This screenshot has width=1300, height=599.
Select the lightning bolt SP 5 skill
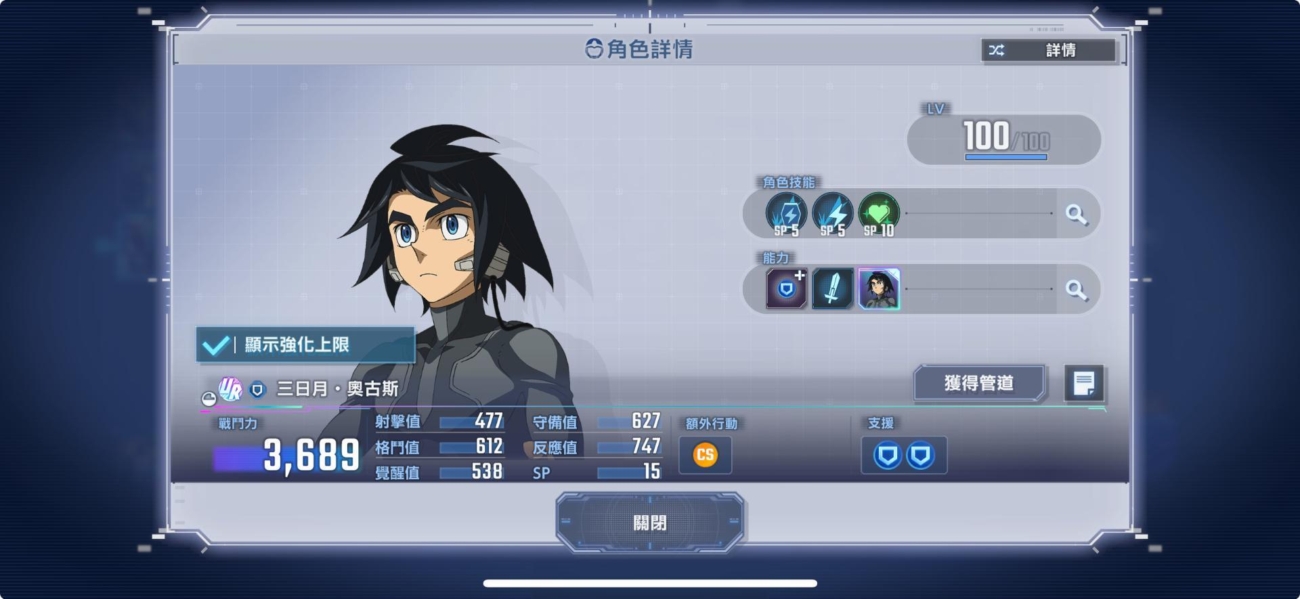[832, 214]
